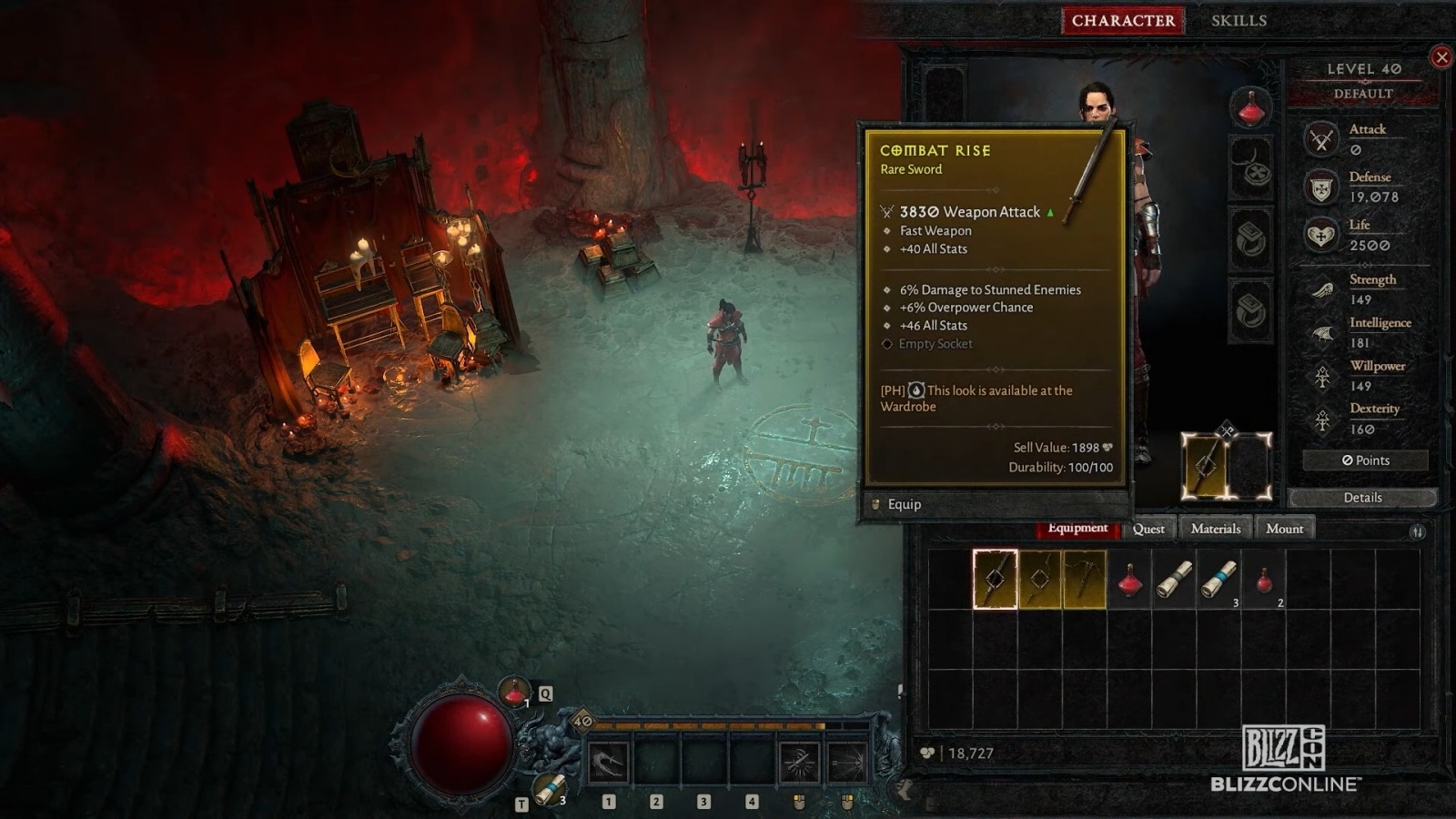Switch to the Mount tab
This screenshot has width=1456, height=819.
coord(1285,528)
